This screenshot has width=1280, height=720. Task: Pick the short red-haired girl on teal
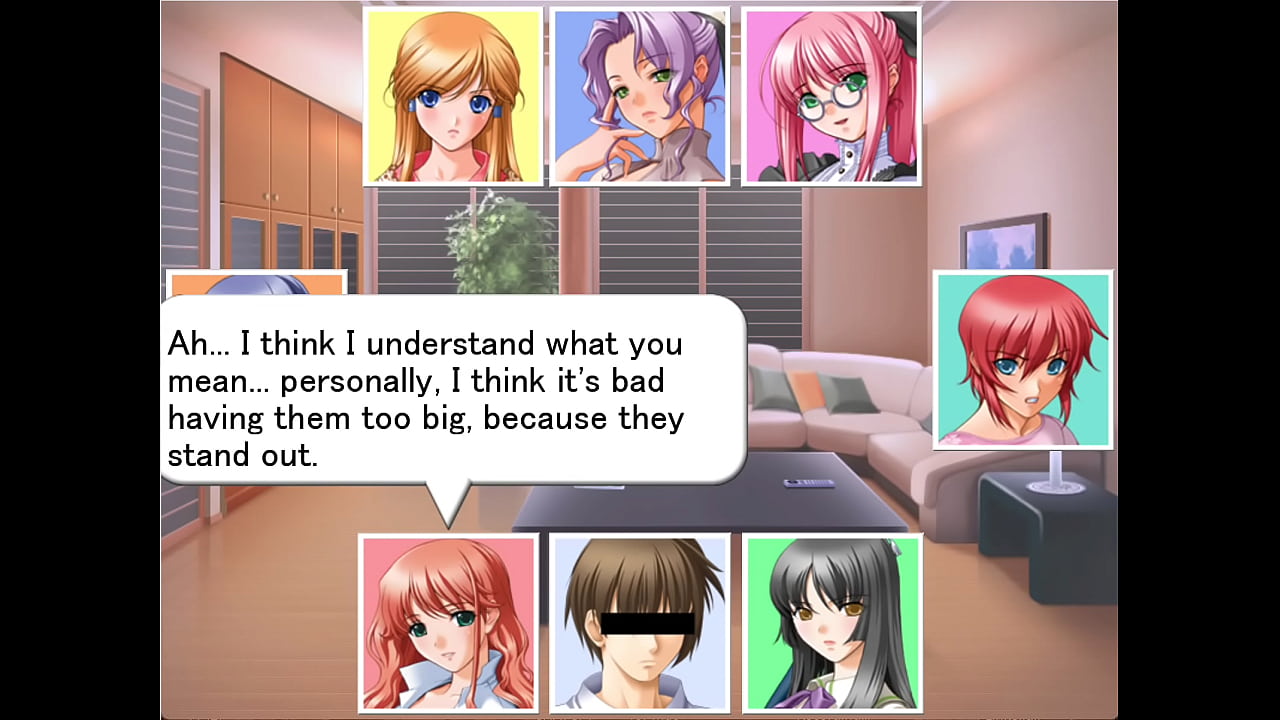point(1022,359)
